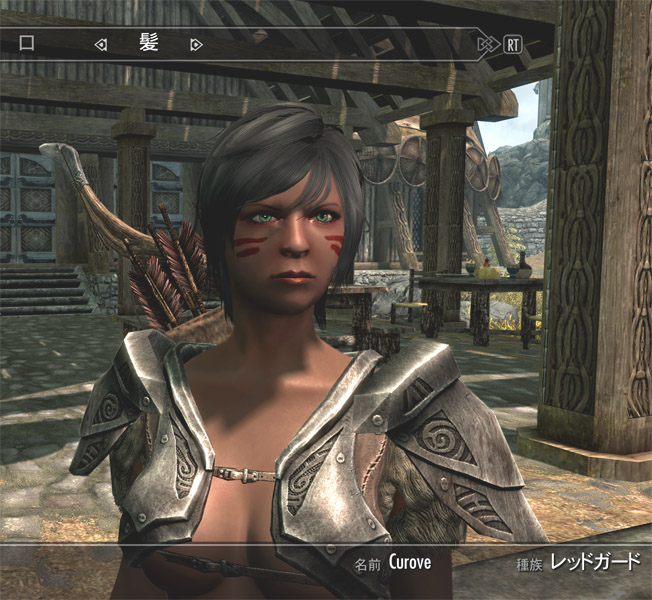Click the race label レッドガード

594,562
